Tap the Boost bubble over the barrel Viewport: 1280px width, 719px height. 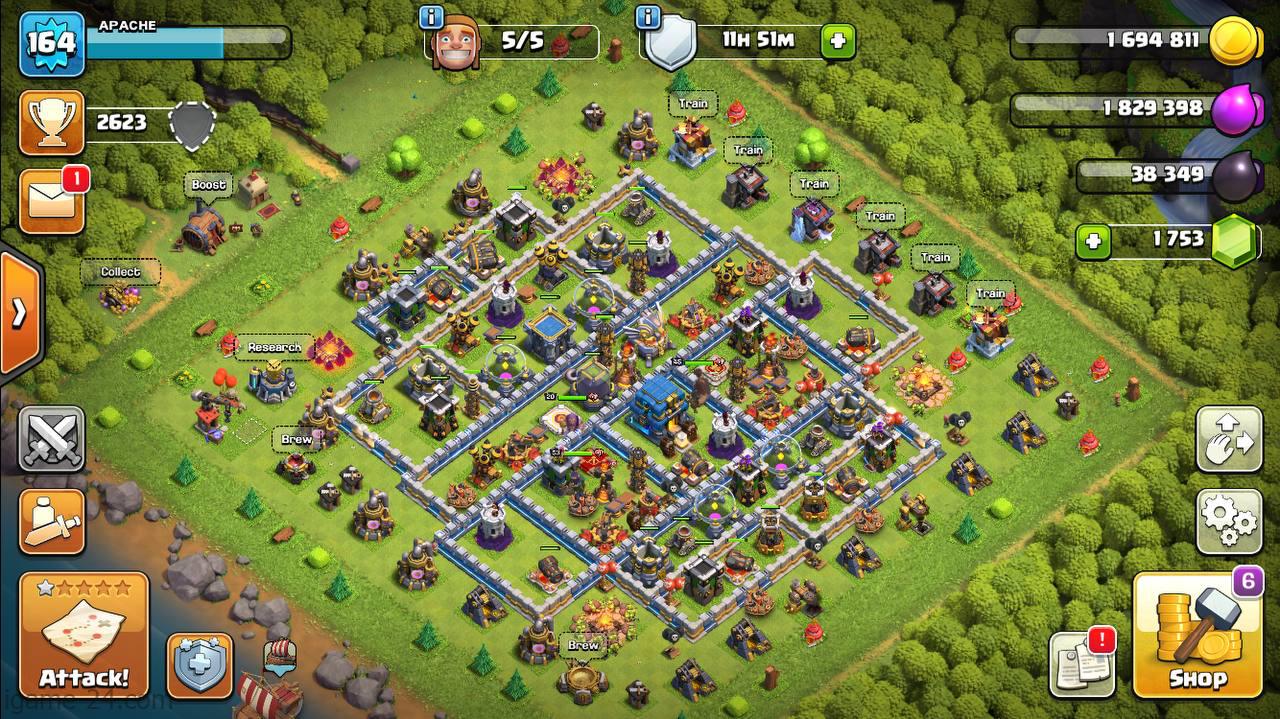(208, 185)
